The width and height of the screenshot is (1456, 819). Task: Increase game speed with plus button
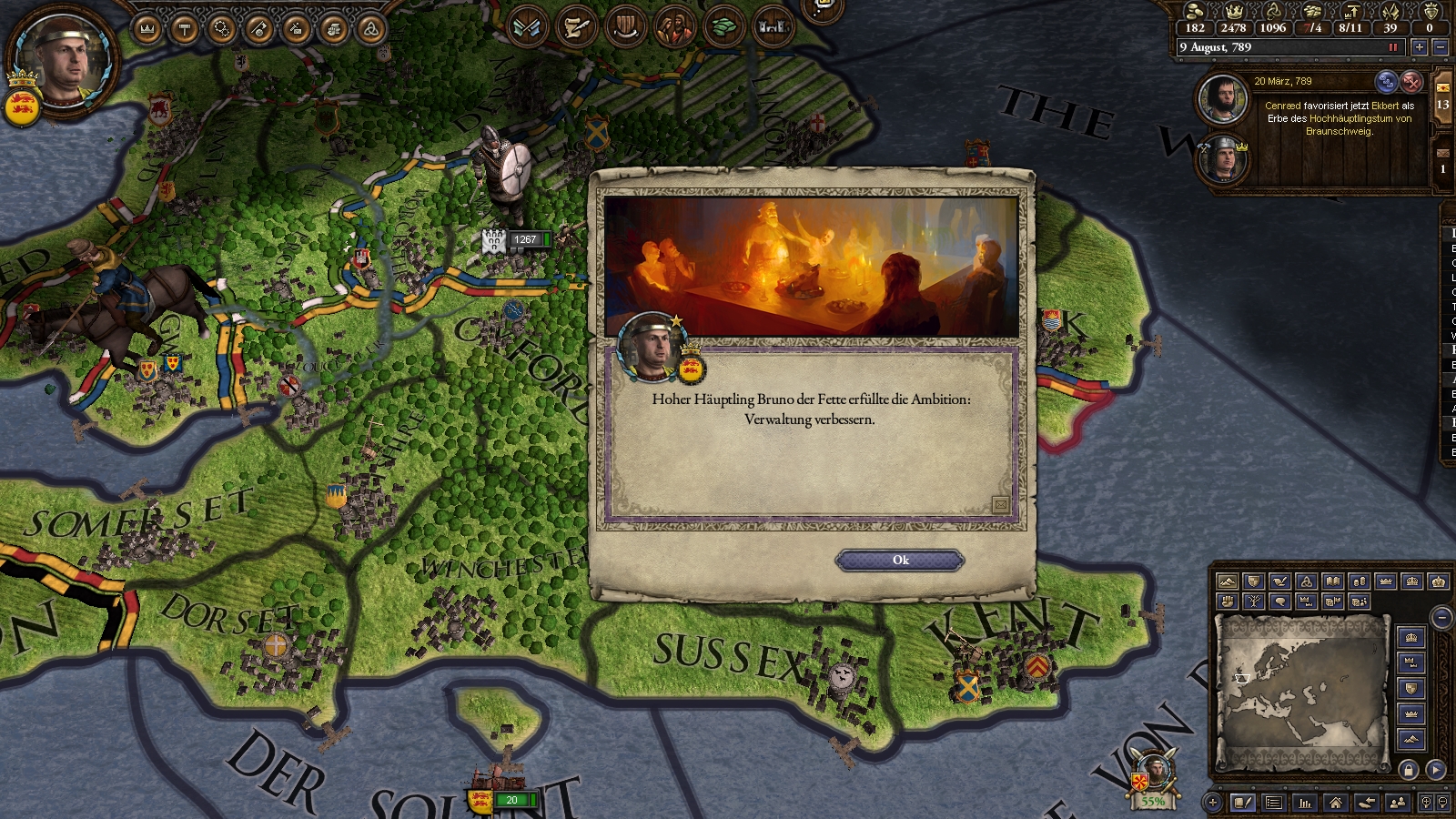point(1419,47)
